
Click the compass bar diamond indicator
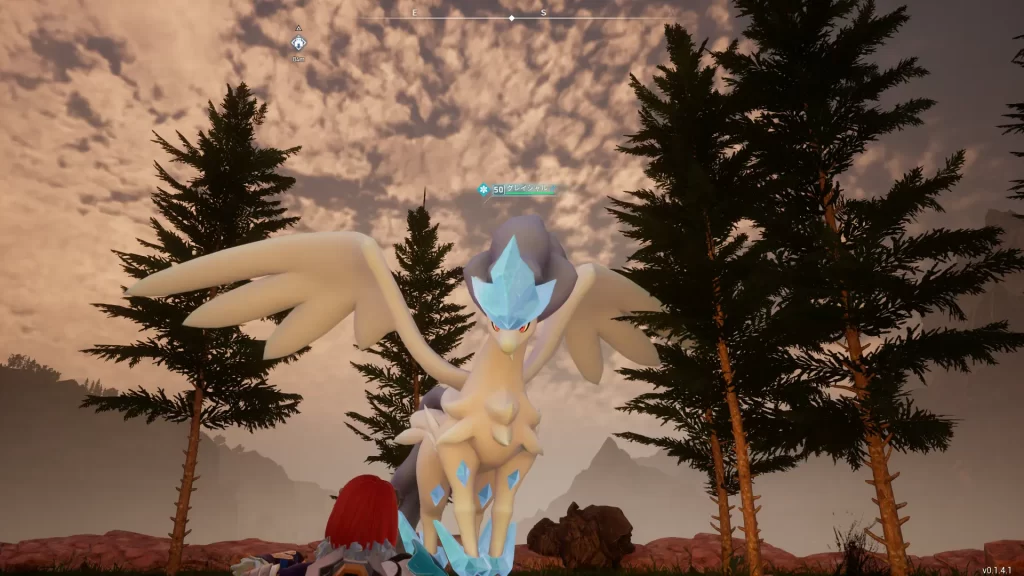pyautogui.click(x=512, y=18)
